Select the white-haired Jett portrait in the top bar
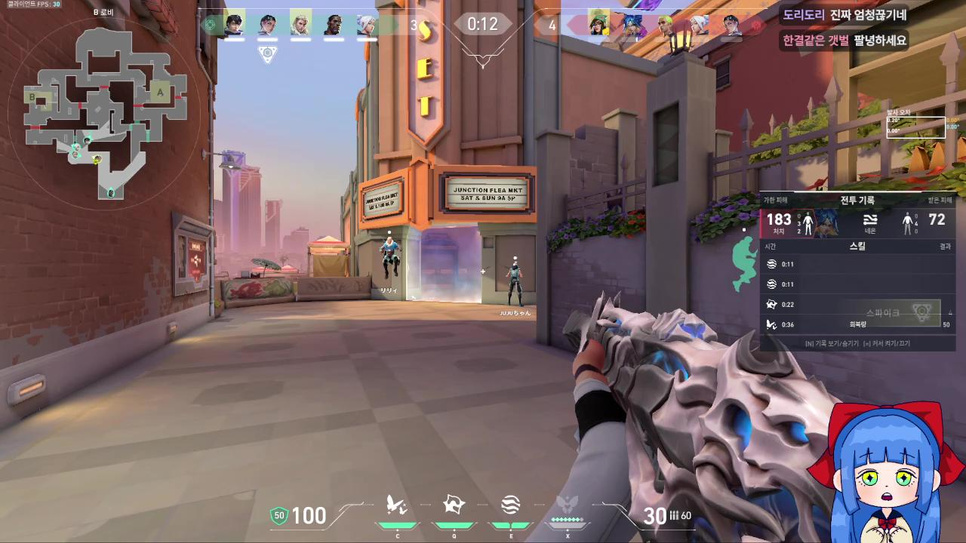 (366, 24)
